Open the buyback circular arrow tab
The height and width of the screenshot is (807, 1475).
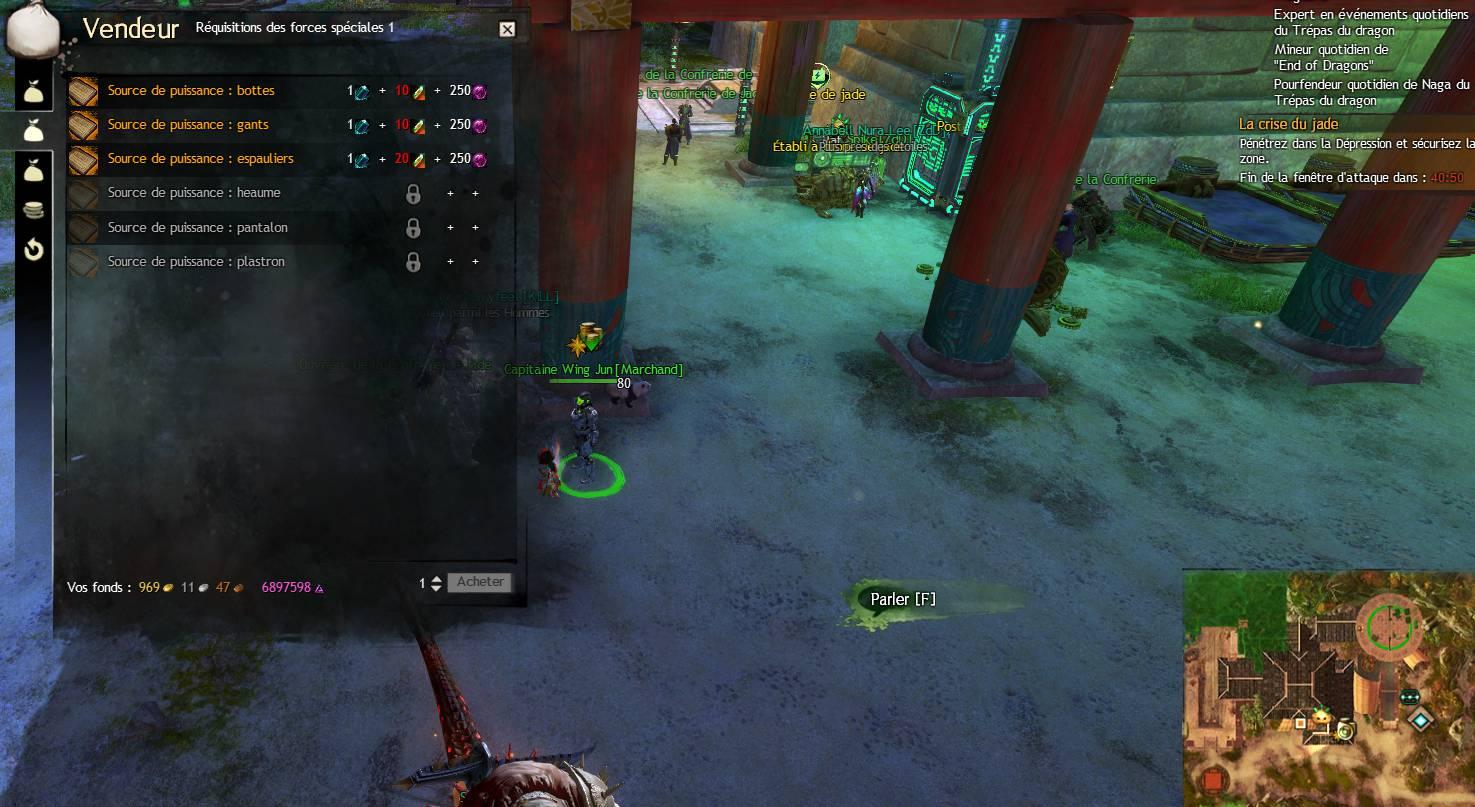pyautogui.click(x=34, y=250)
